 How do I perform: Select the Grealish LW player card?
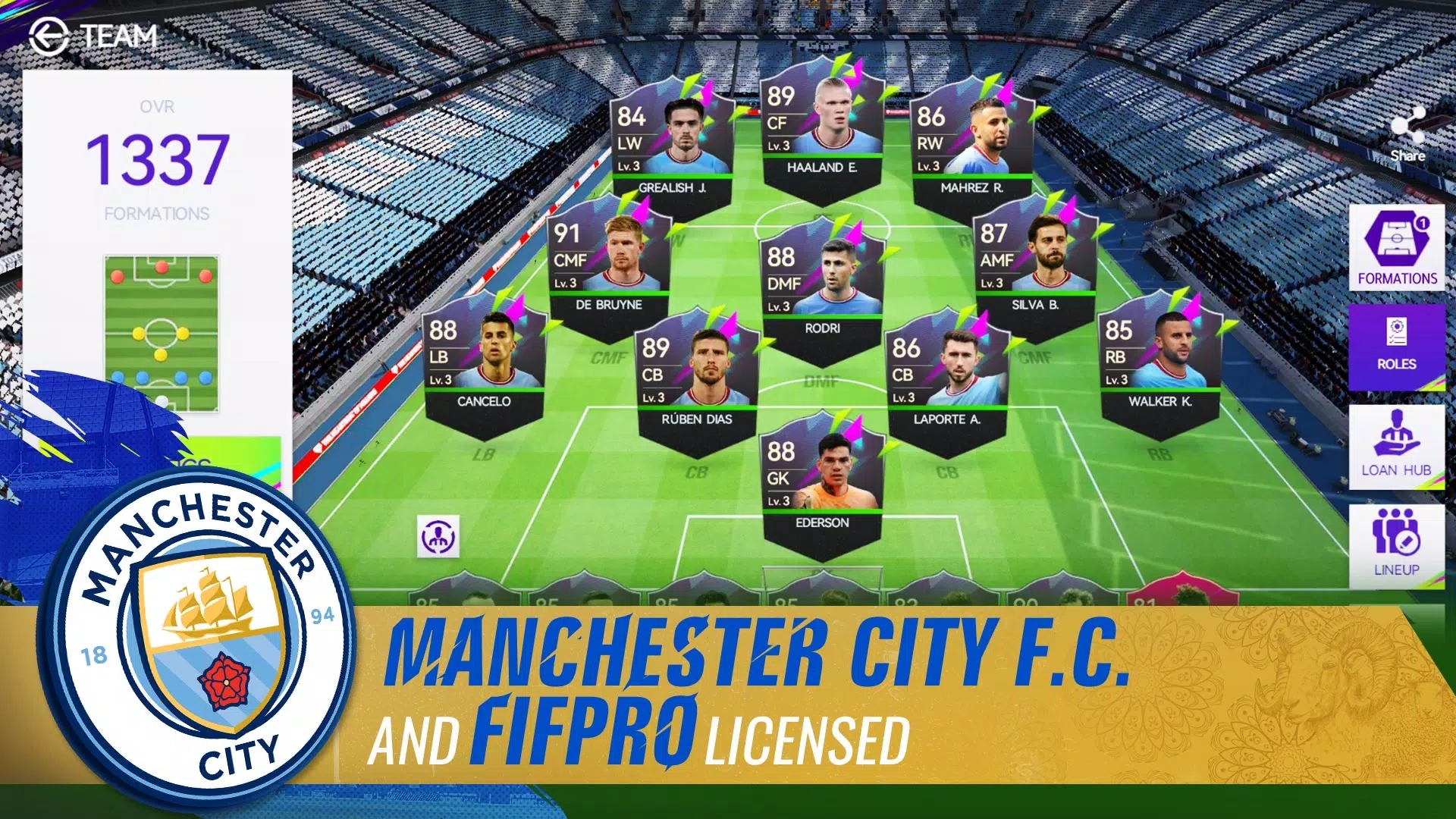click(672, 149)
